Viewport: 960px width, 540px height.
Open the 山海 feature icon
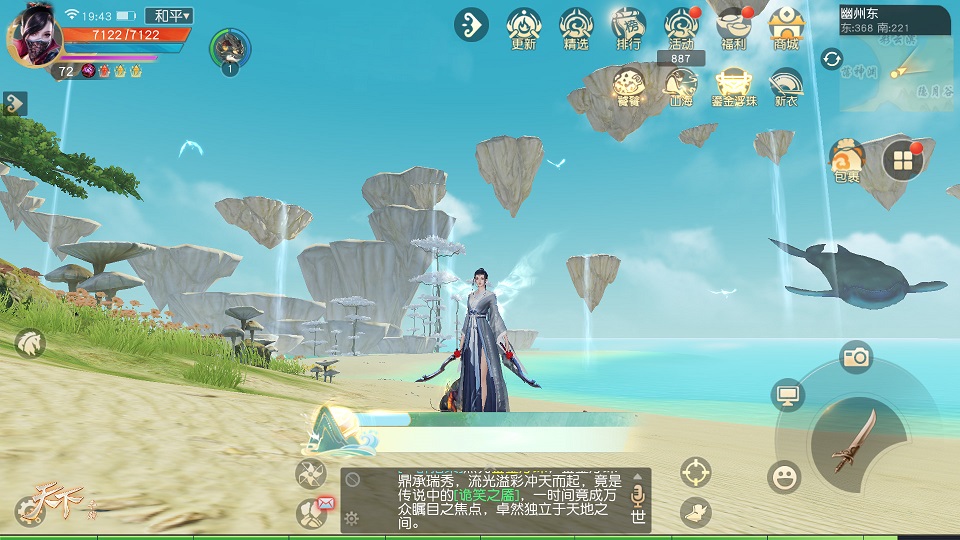(681, 86)
